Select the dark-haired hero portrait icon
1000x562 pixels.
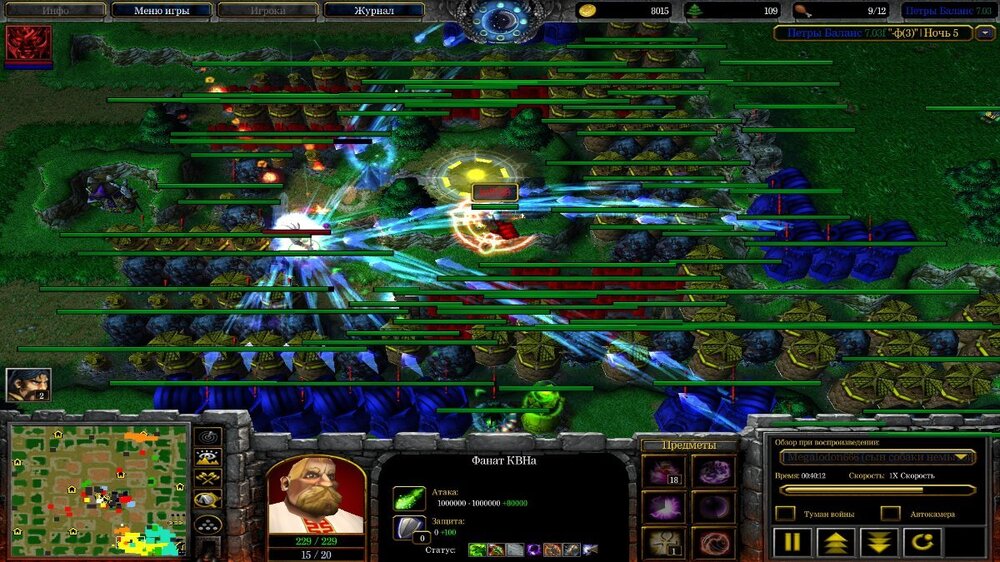(x=26, y=385)
